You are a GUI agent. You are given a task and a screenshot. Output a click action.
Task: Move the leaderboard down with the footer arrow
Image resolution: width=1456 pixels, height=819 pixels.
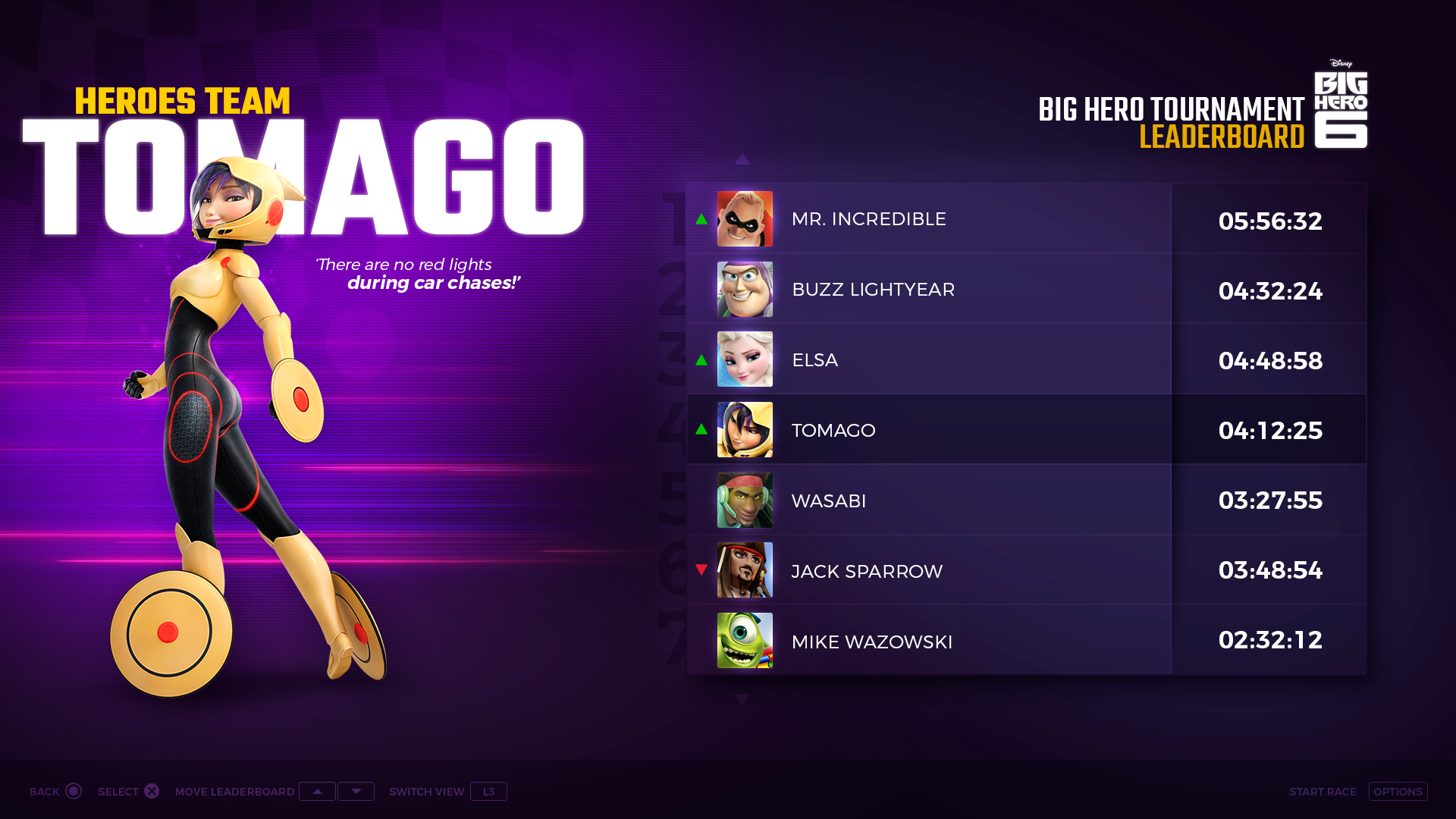pos(356,792)
